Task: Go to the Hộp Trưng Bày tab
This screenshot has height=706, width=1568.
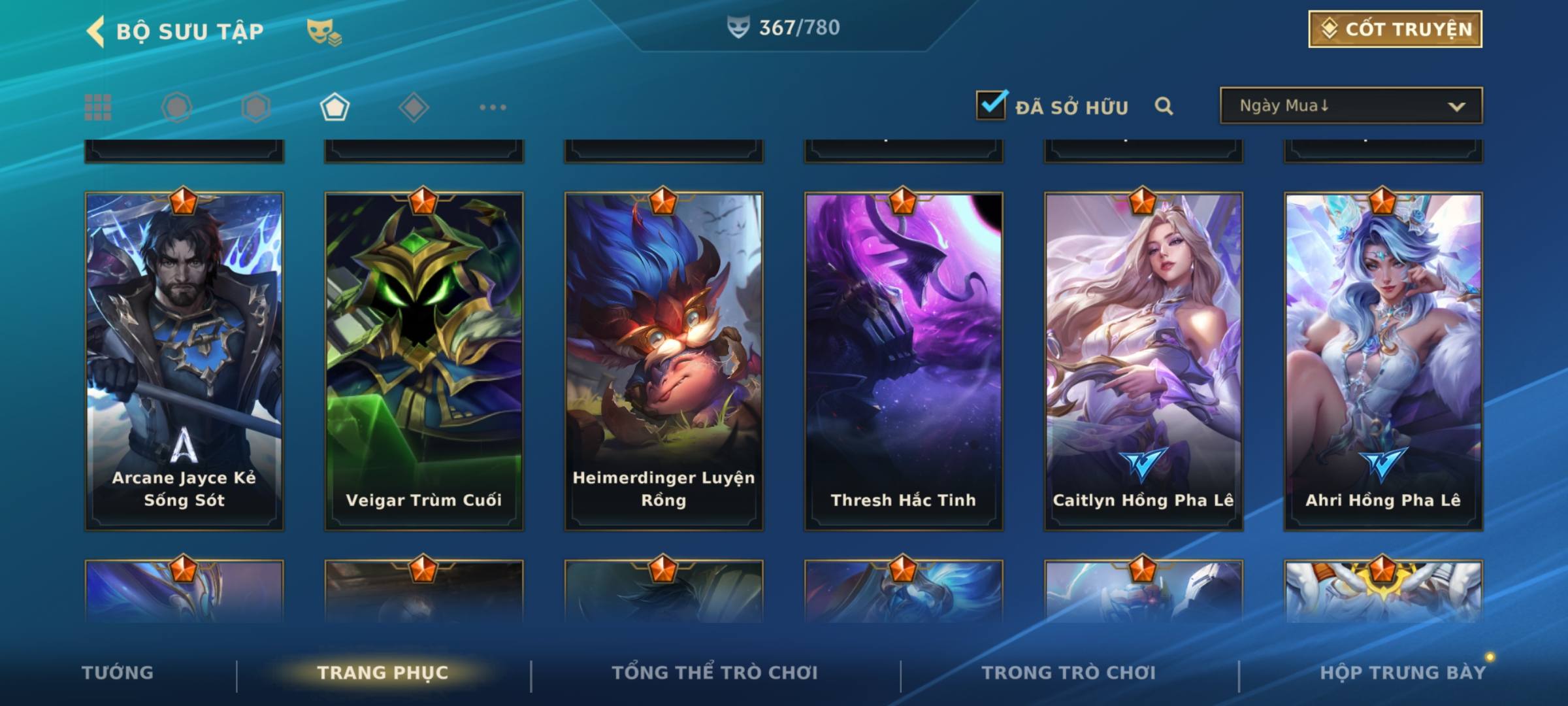Action: click(x=1402, y=673)
